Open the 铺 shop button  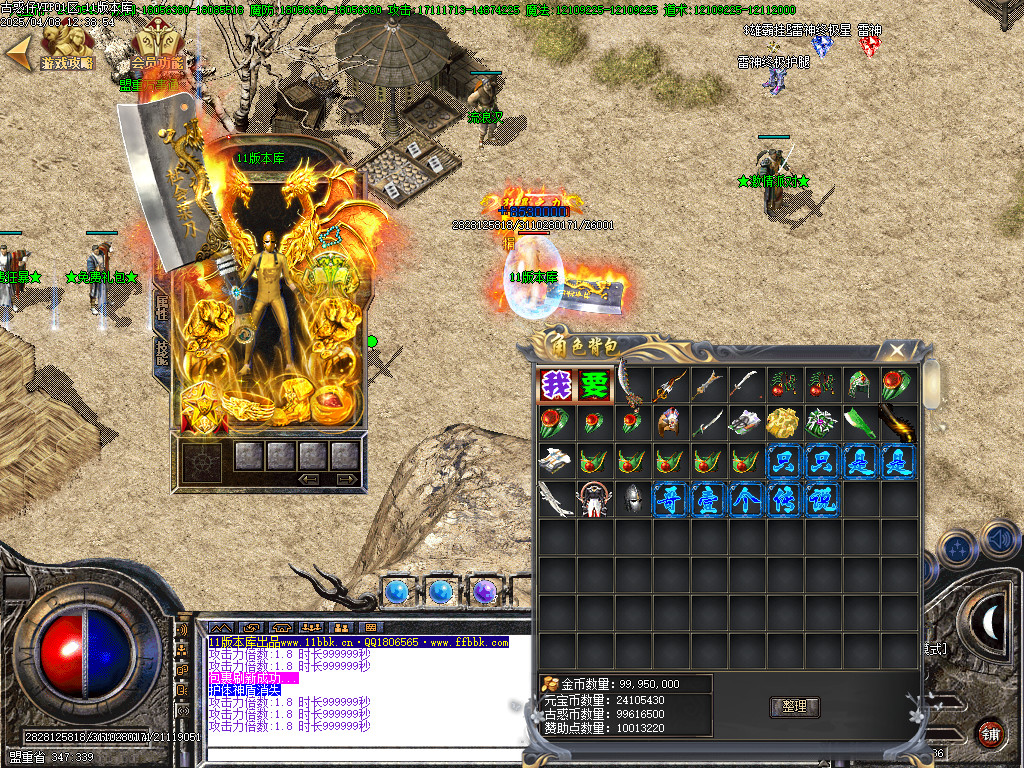[990, 733]
